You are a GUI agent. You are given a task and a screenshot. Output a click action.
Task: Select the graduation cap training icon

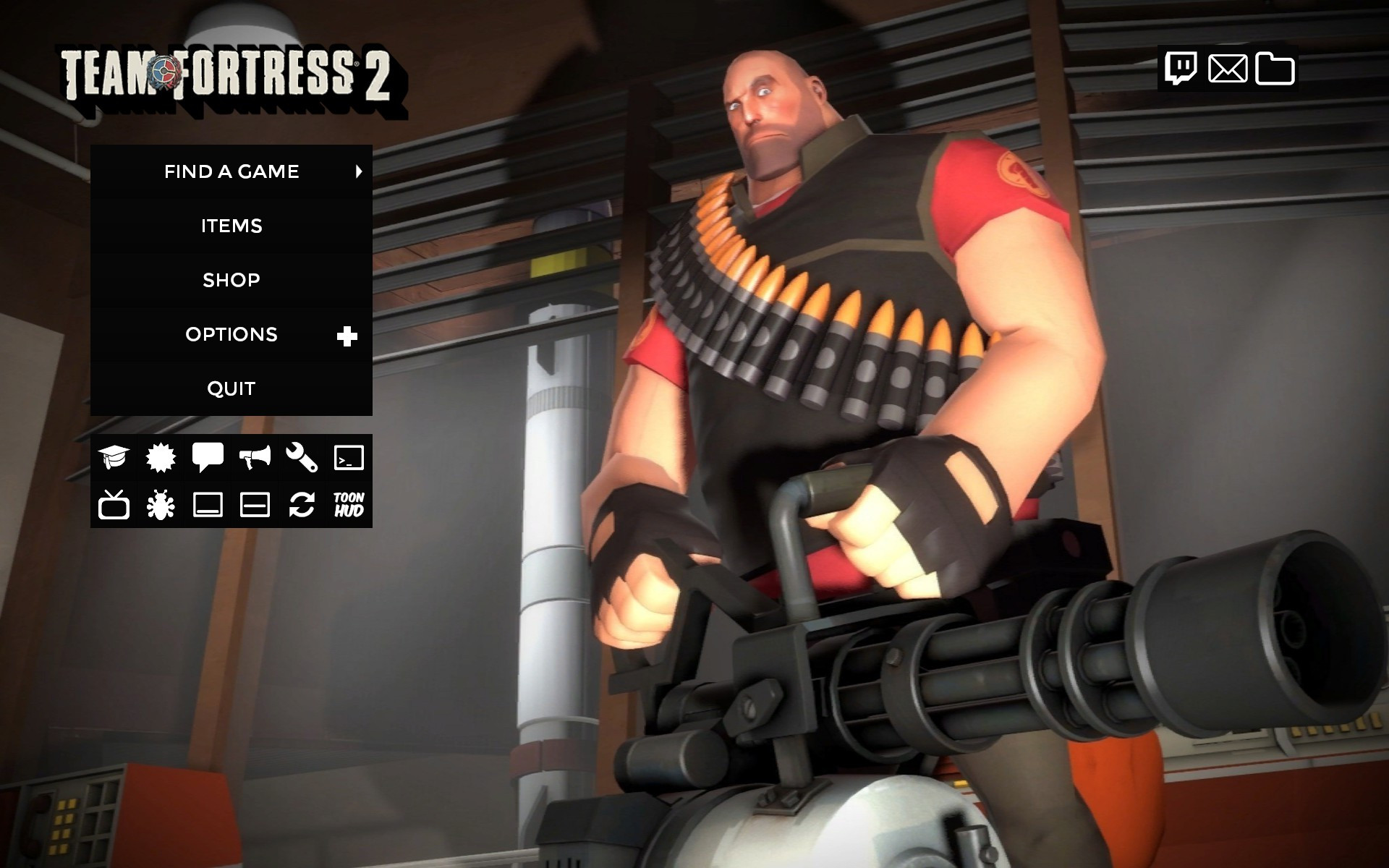115,457
